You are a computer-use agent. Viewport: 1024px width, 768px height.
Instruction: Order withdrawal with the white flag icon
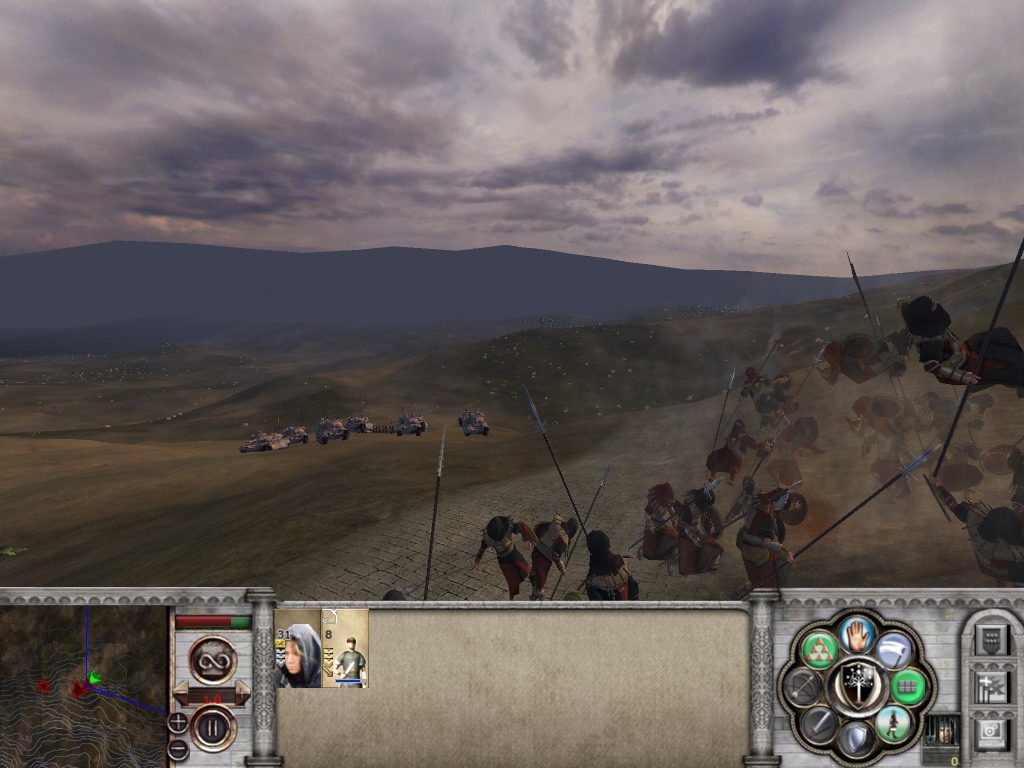coord(894,649)
